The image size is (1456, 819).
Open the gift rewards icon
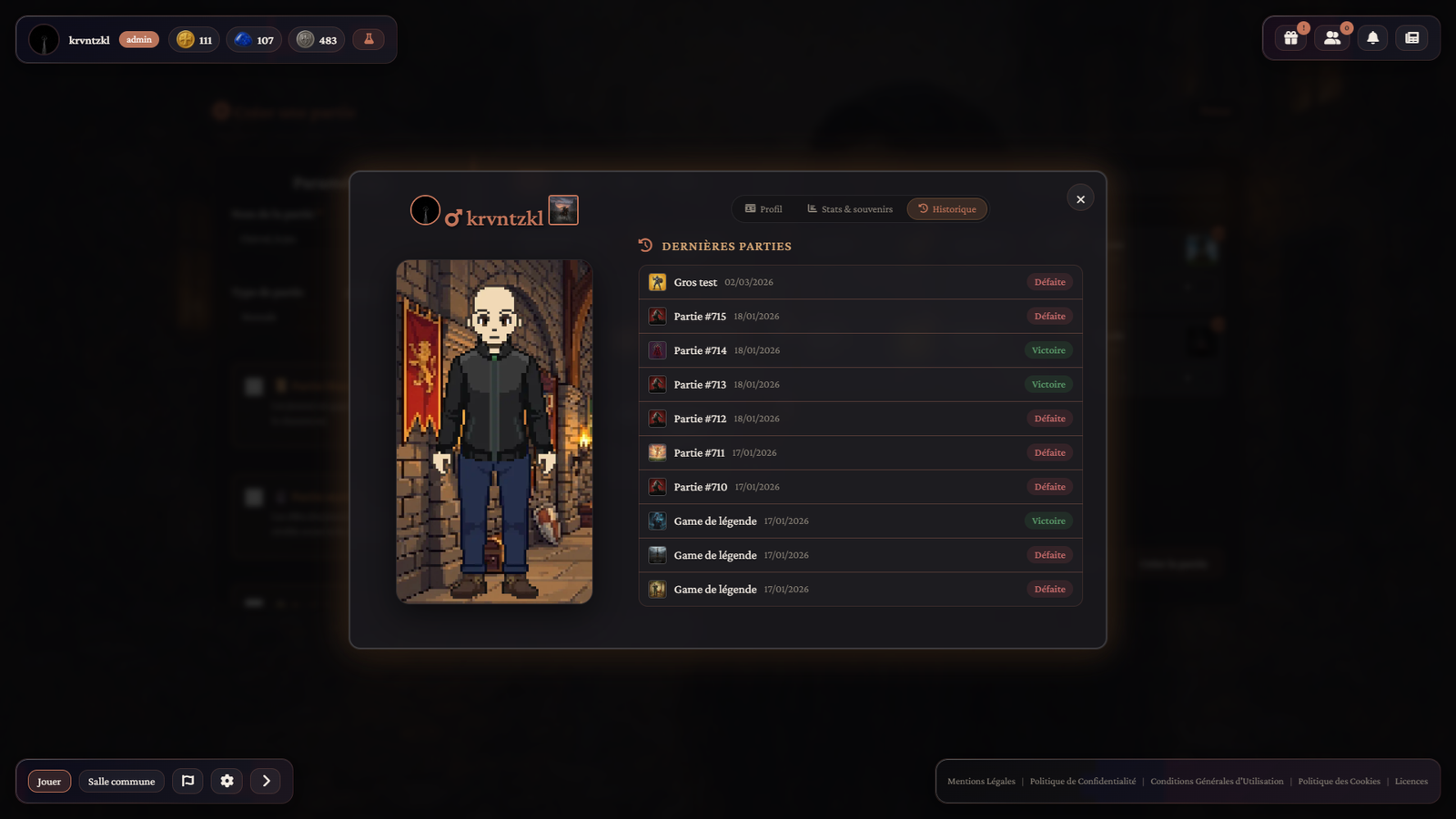[x=1290, y=38]
